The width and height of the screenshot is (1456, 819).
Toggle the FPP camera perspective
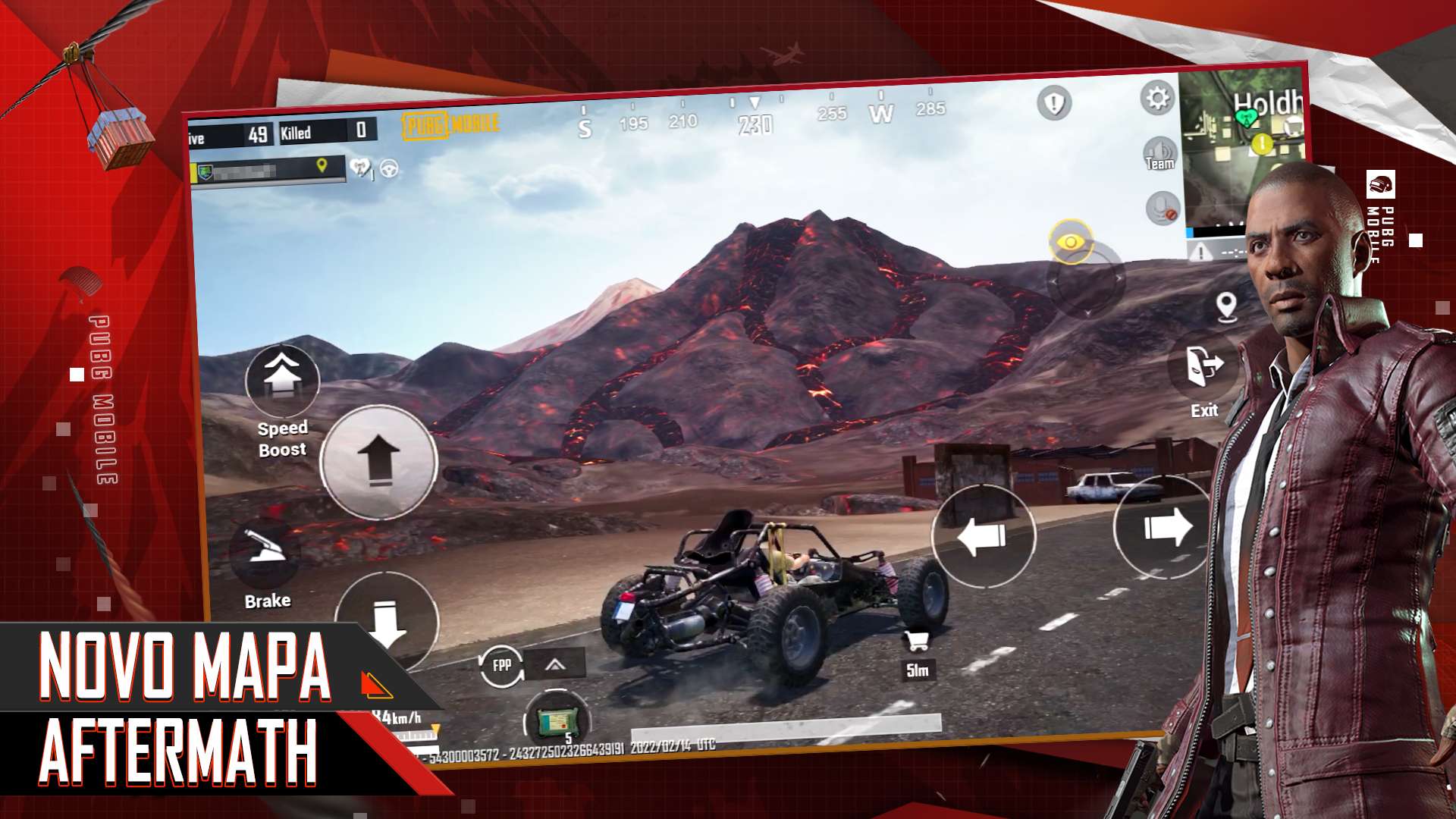[502, 666]
